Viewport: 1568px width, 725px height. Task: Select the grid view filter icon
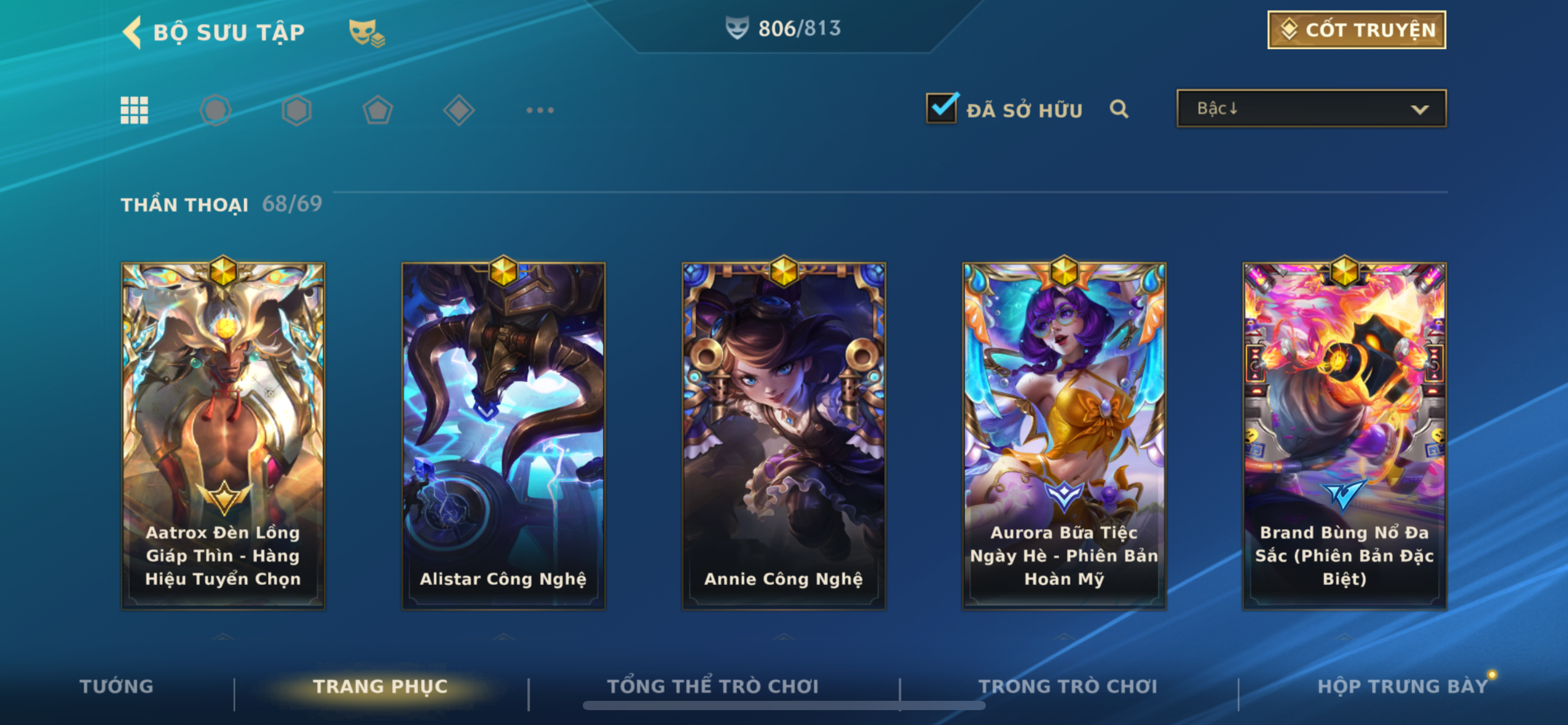pyautogui.click(x=134, y=110)
